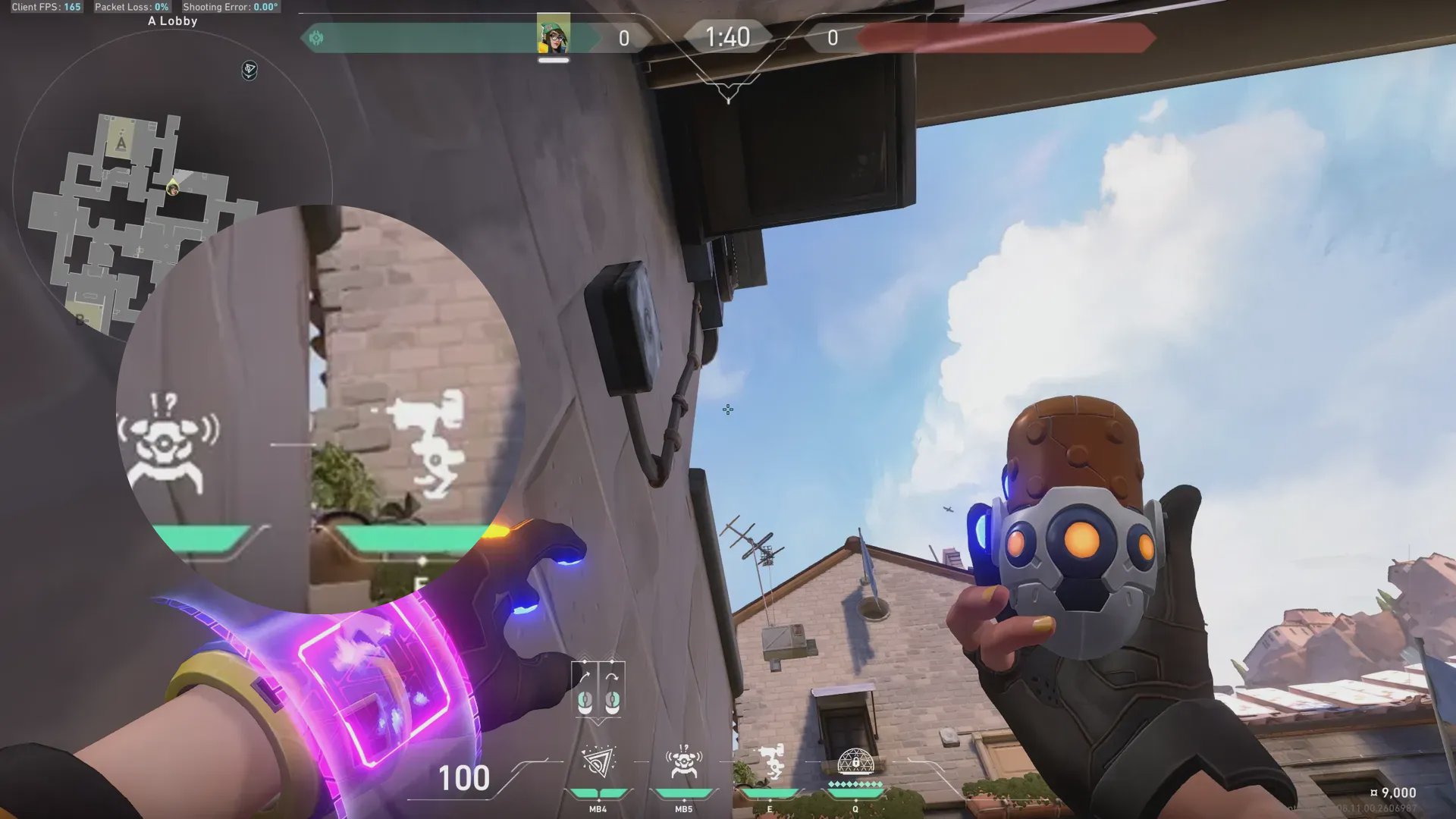Select the Killjoy agent portrait
This screenshot has height=819, width=1456.
click(x=554, y=34)
